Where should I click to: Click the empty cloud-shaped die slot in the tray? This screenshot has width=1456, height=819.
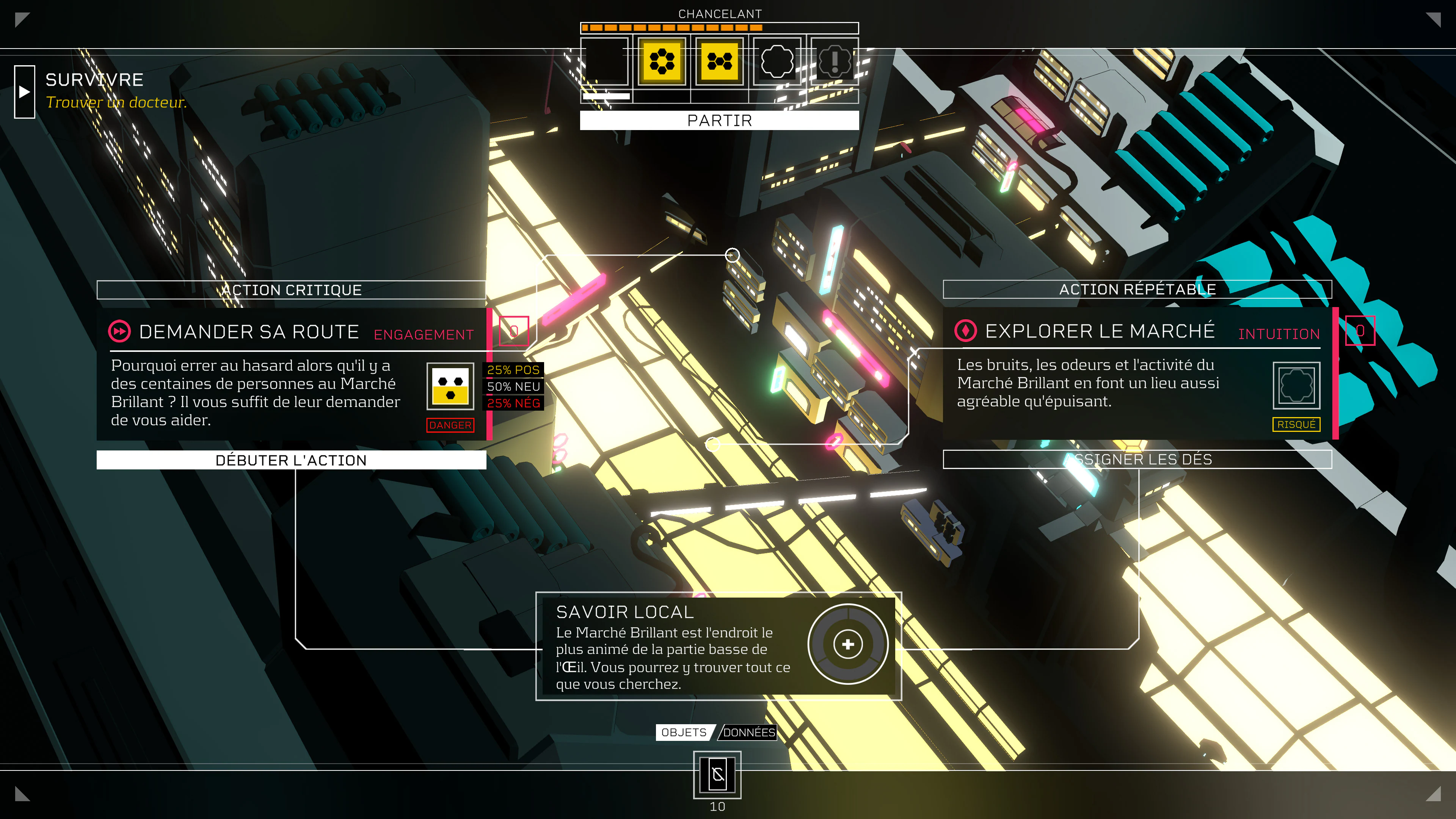[x=778, y=61]
